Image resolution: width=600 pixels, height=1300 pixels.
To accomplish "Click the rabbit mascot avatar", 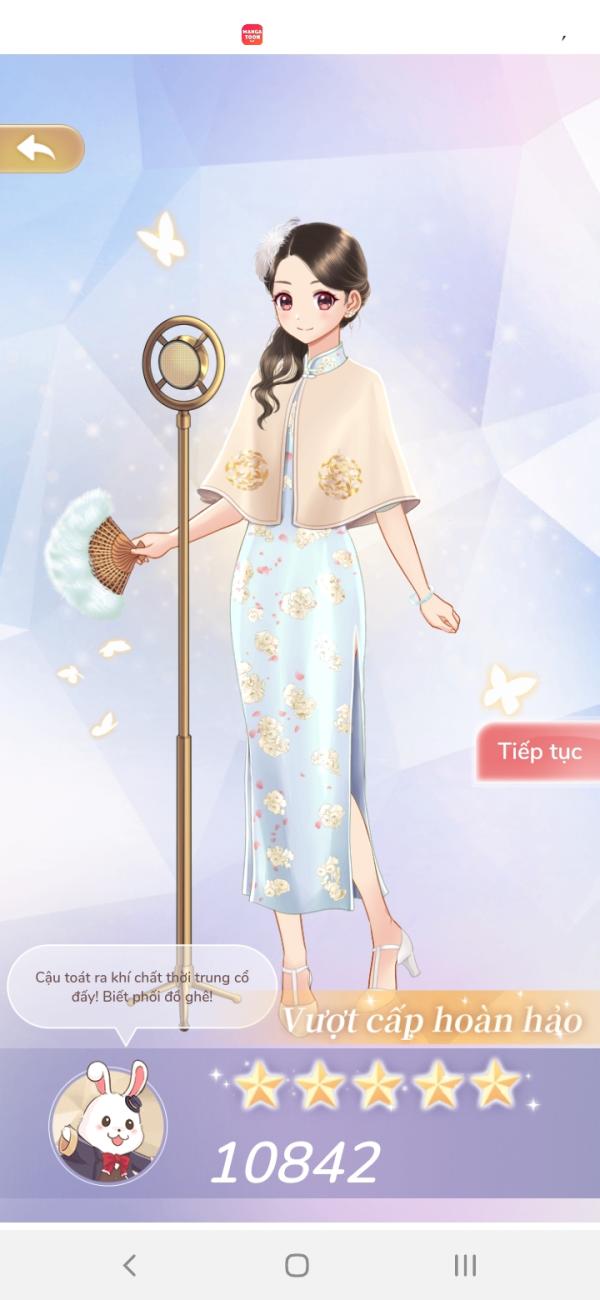I will pyautogui.click(x=108, y=1124).
